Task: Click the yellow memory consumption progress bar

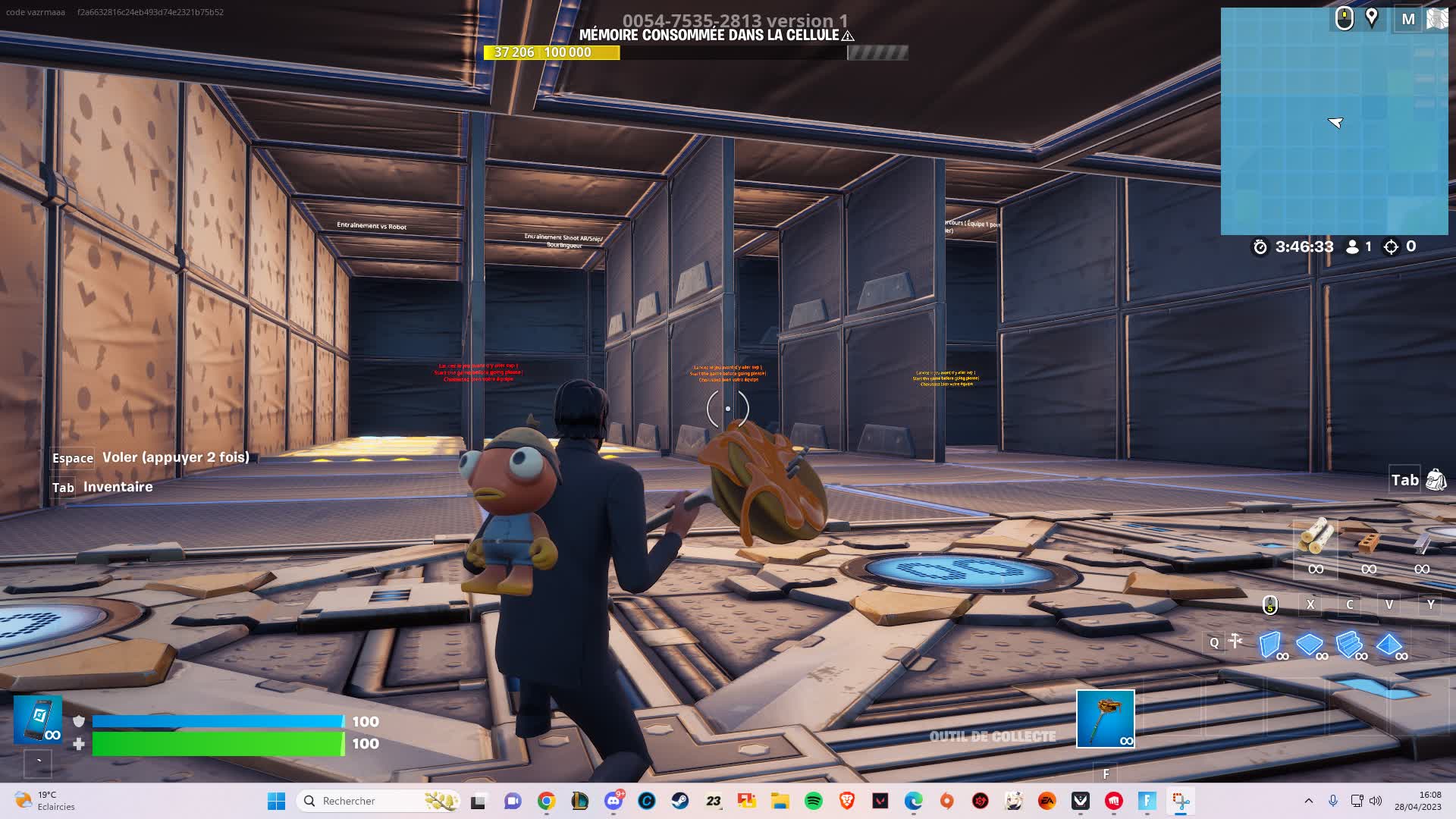Action: [554, 53]
